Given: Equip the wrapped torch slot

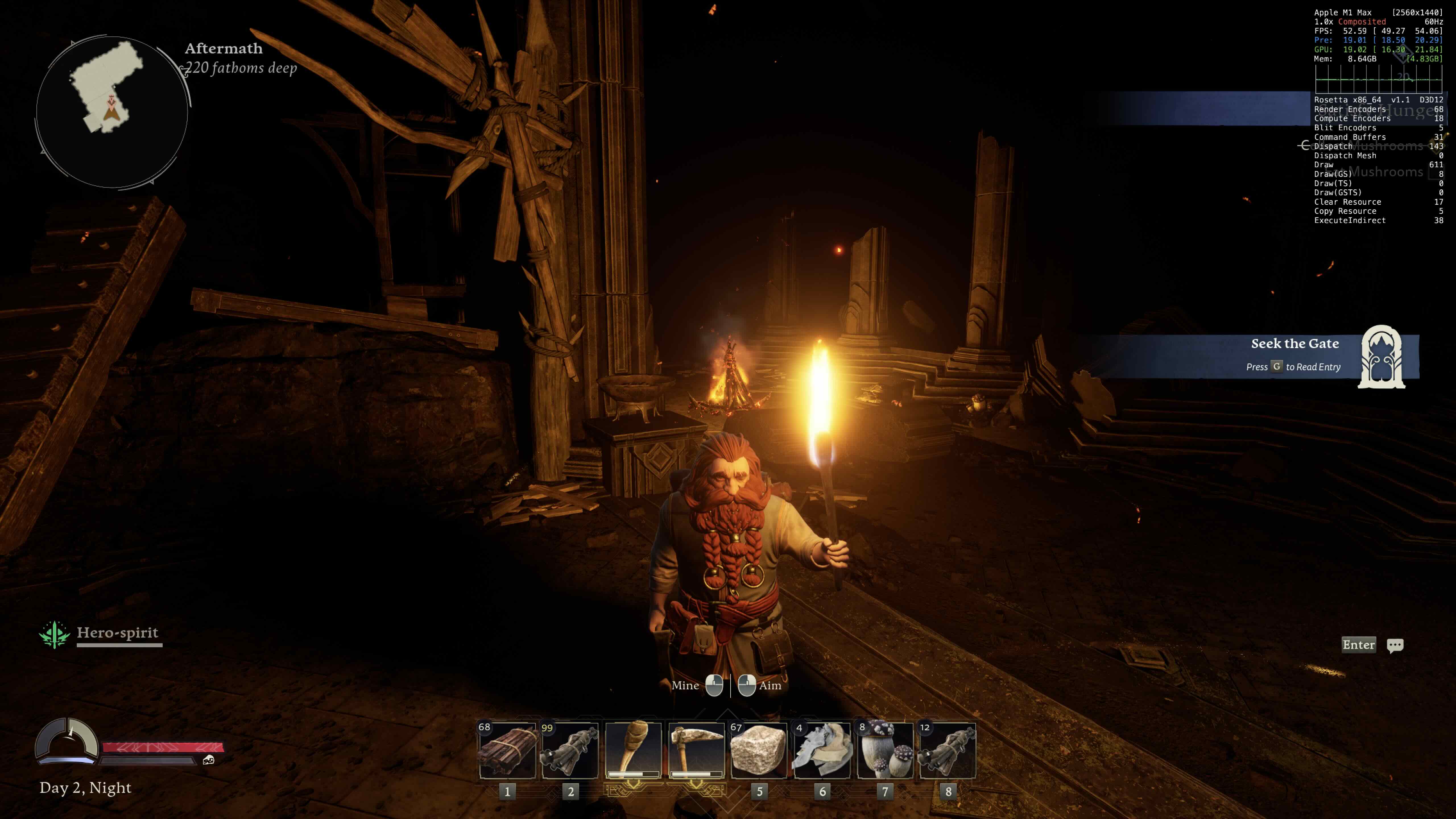Looking at the screenshot, I should pyautogui.click(x=633, y=750).
